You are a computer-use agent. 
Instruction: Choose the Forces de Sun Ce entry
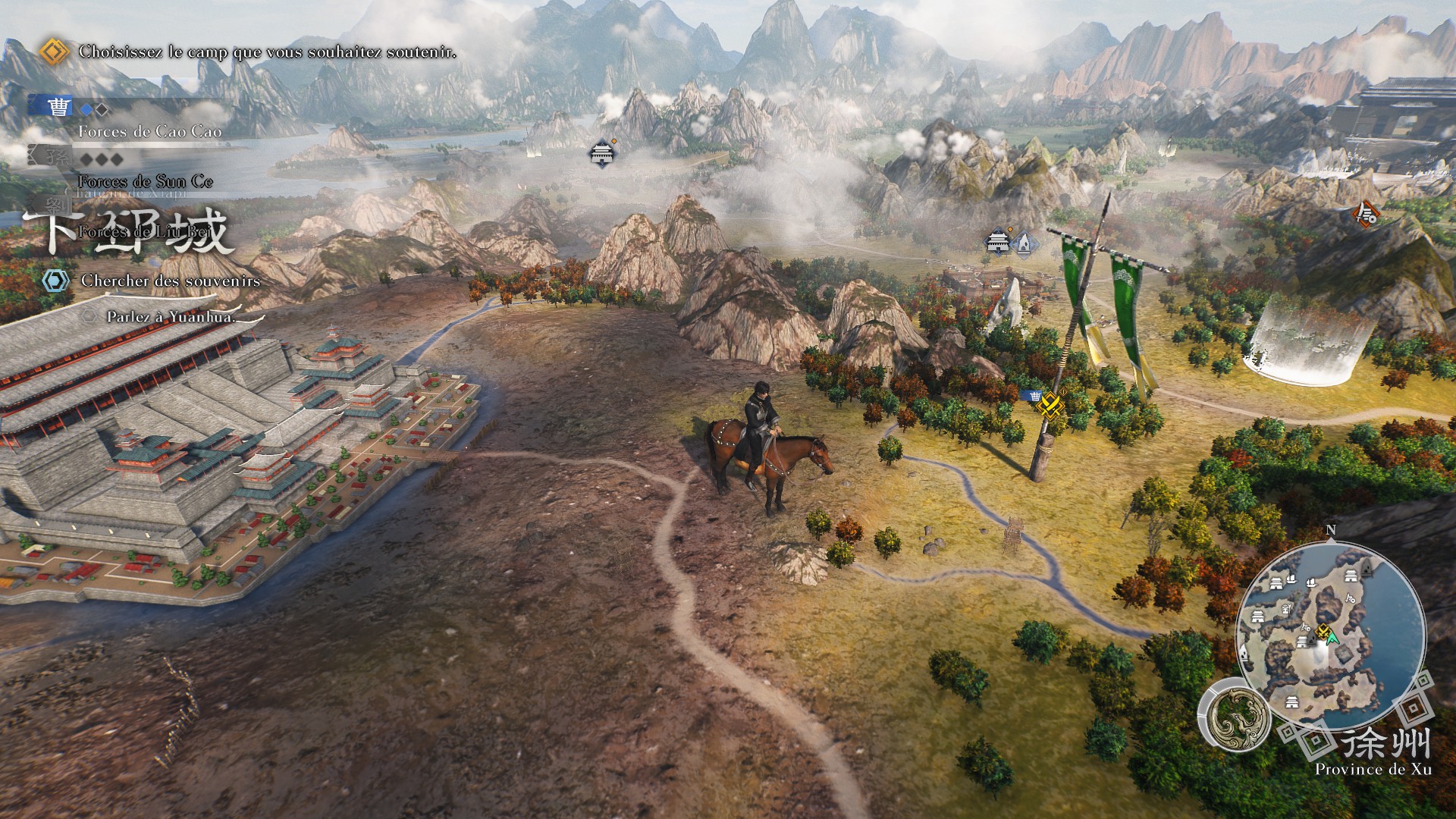click(145, 181)
